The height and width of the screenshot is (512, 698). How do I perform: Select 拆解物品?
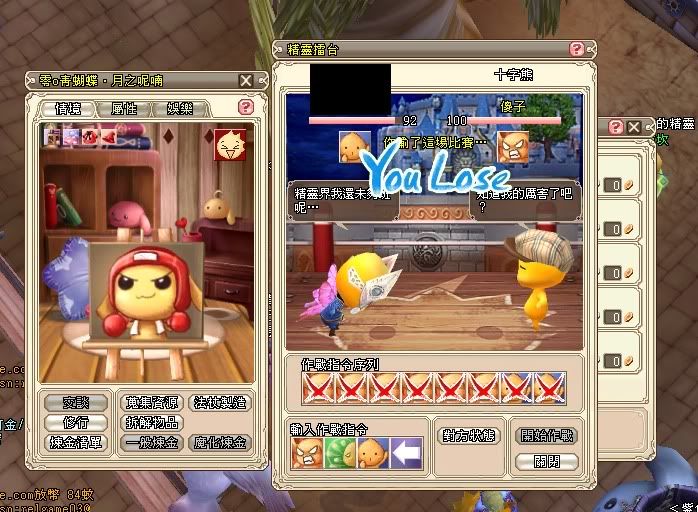(153, 422)
